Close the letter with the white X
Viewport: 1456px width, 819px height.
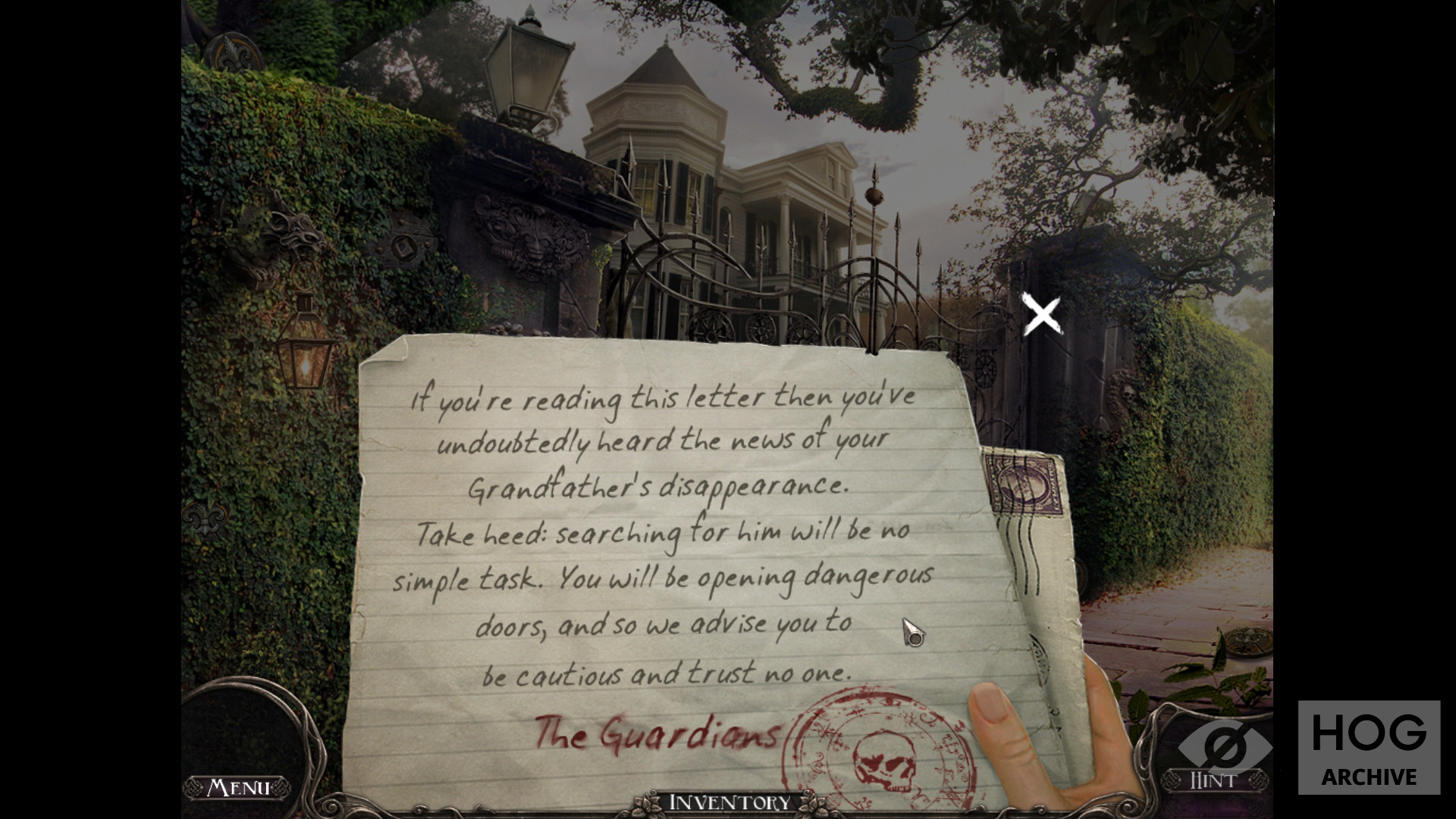(1041, 315)
